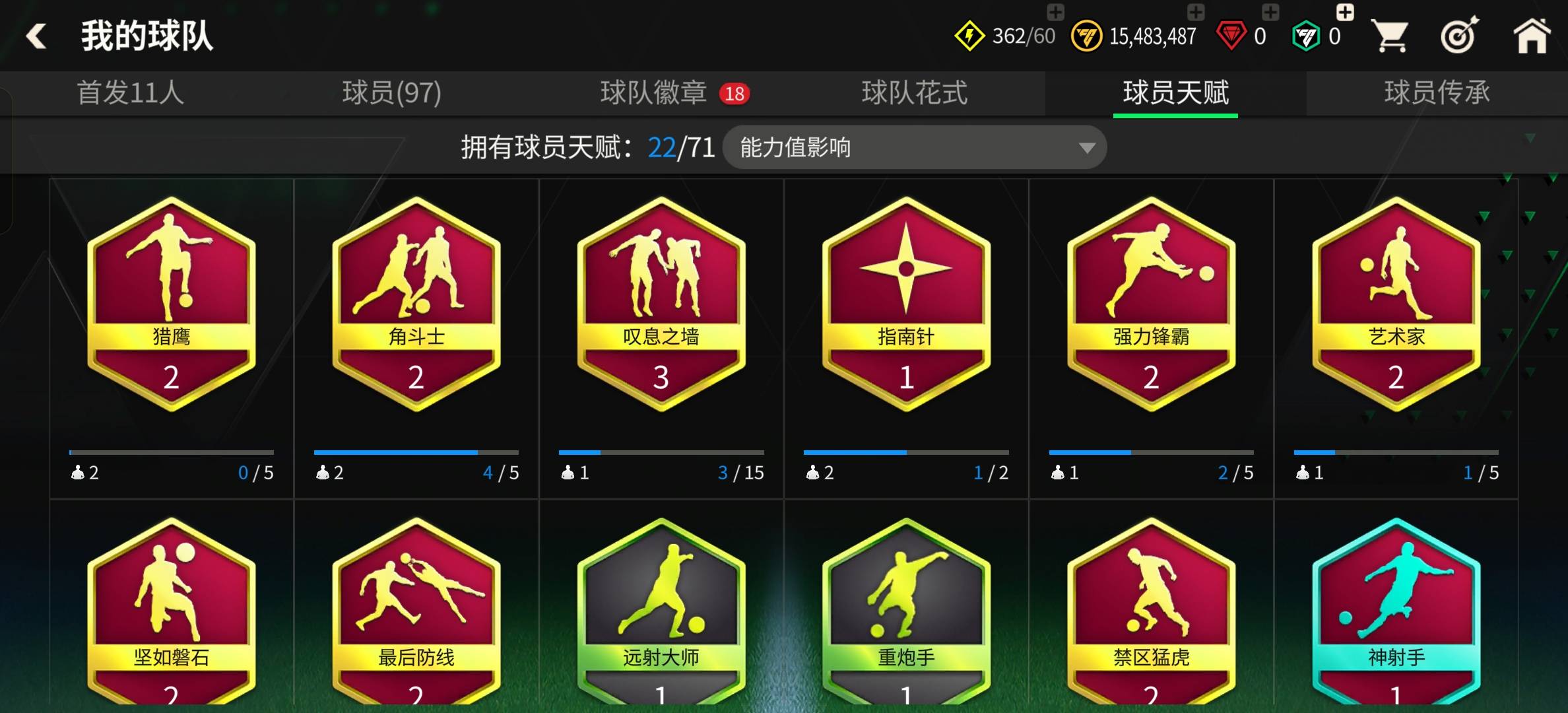
Task: Click the target objectives icon
Action: [x=1458, y=34]
